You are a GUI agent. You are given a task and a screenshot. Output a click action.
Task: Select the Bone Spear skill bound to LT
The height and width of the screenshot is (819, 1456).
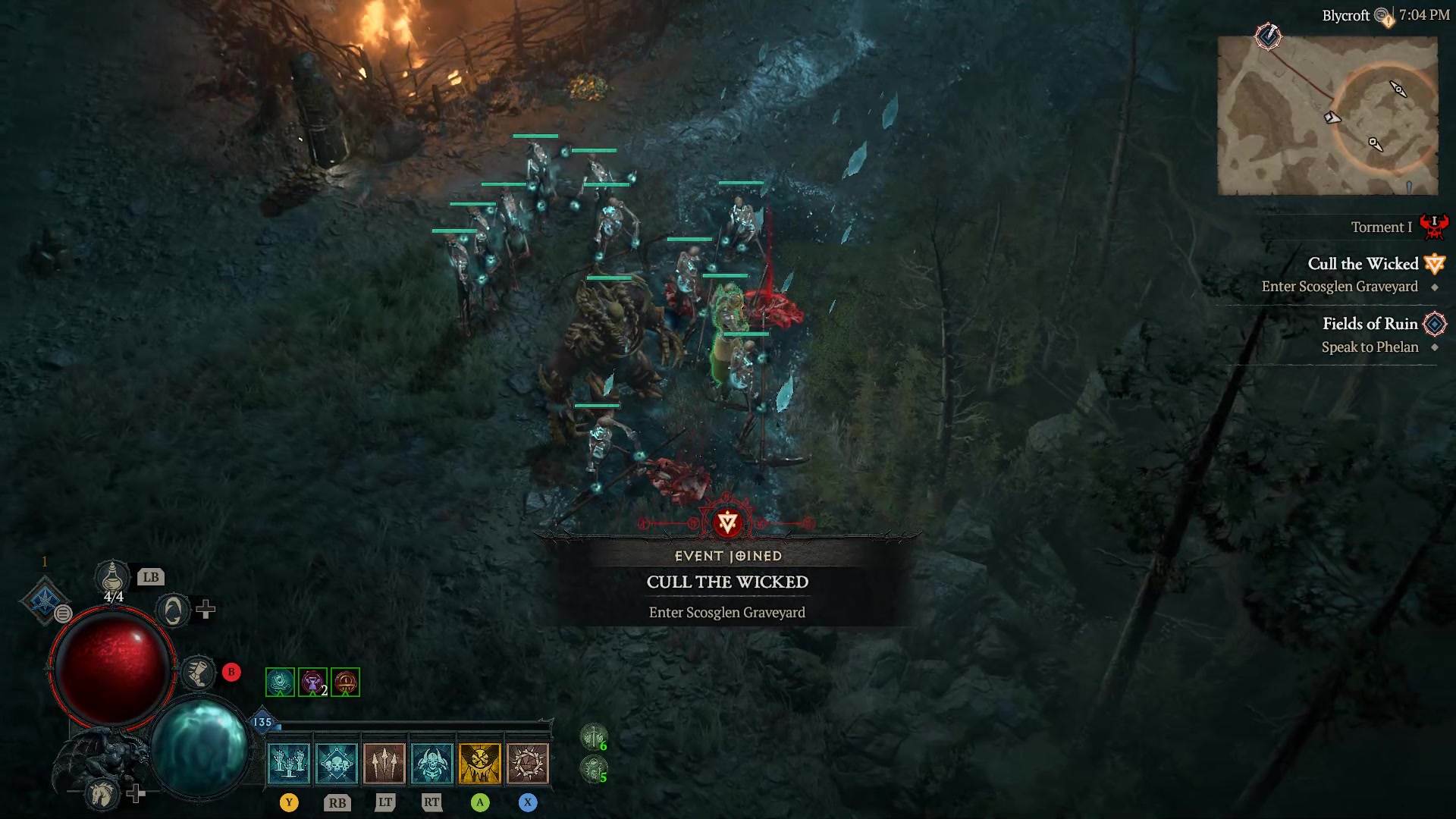tap(385, 762)
